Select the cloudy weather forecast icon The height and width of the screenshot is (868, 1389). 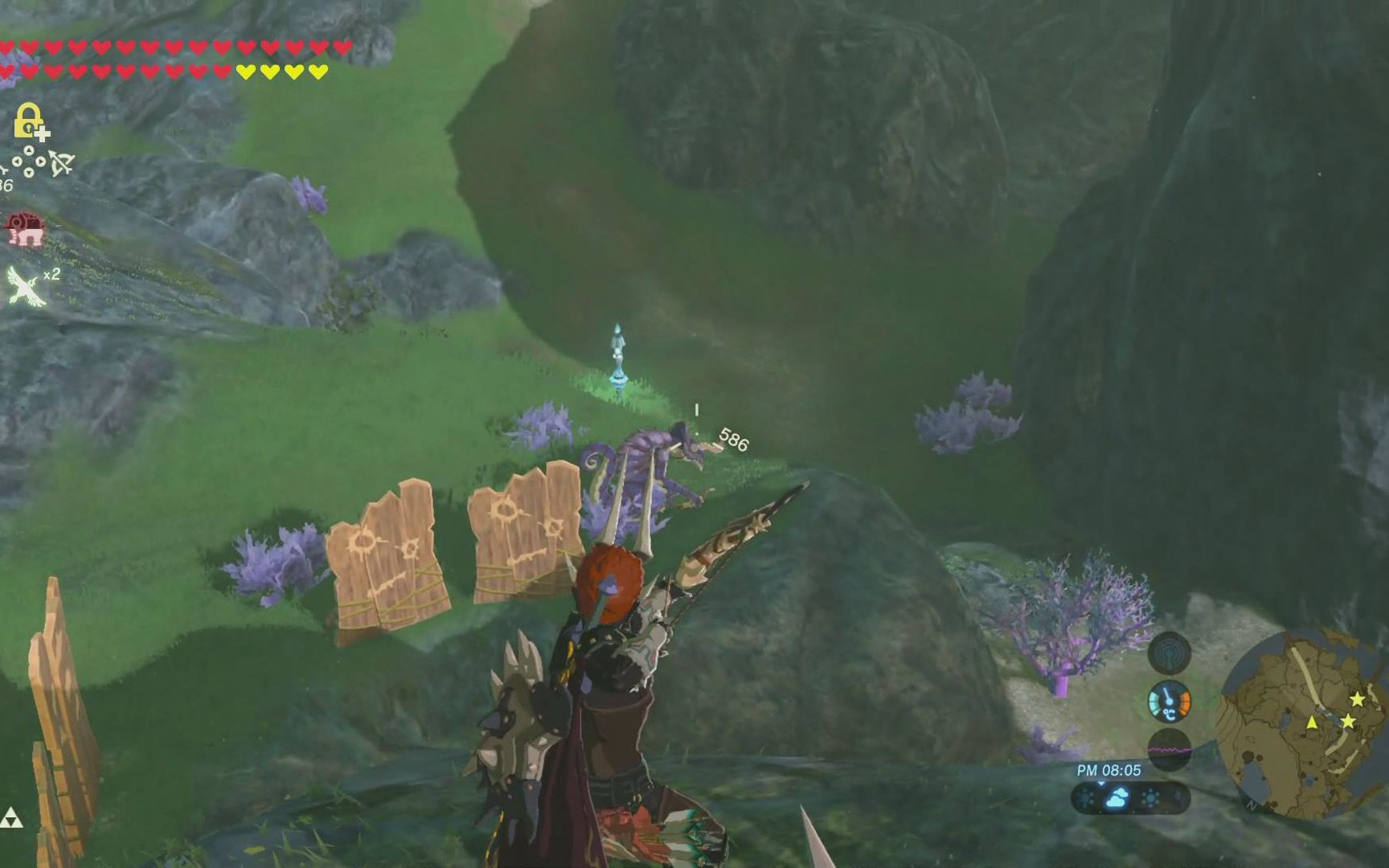tap(1117, 798)
